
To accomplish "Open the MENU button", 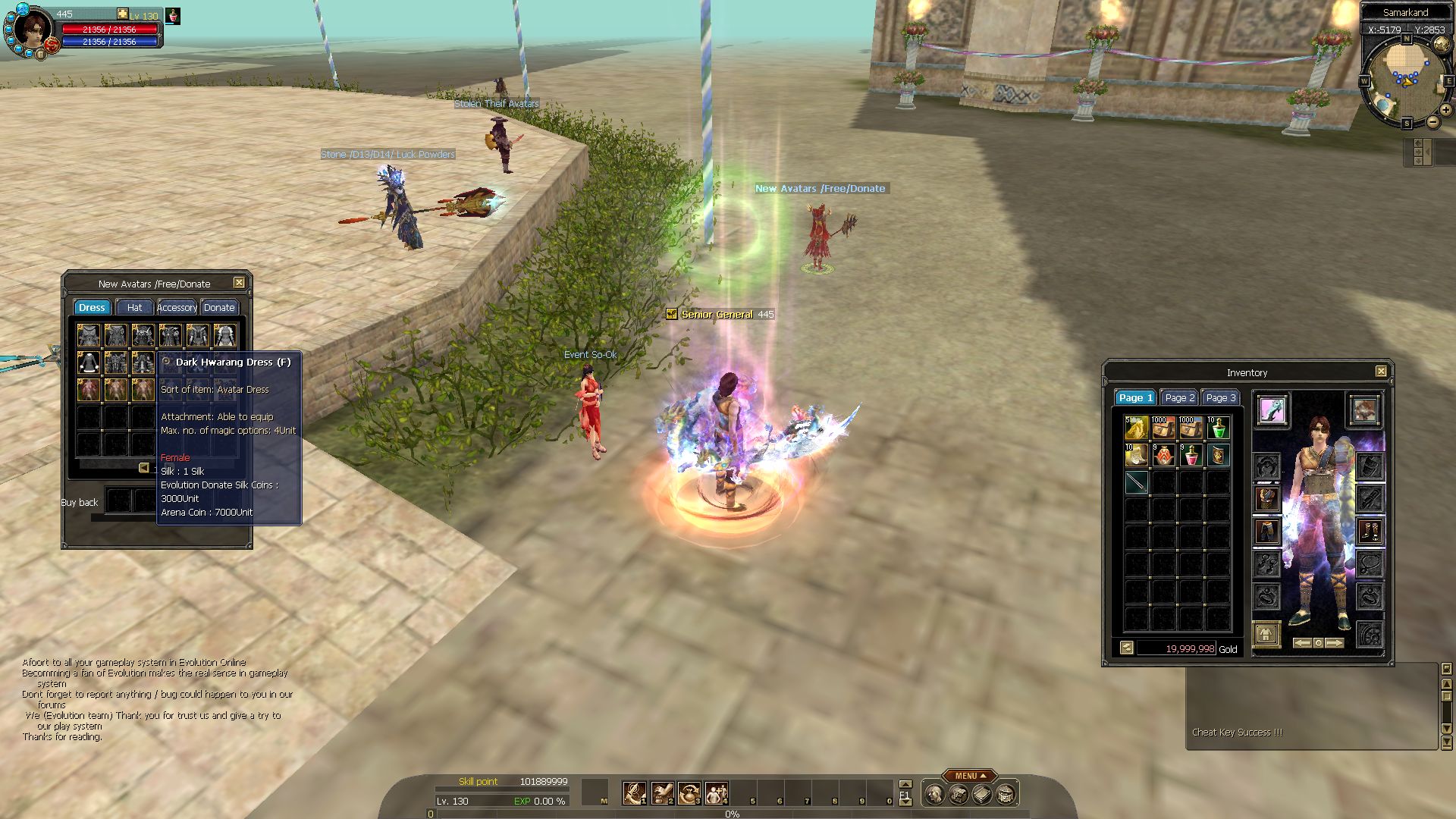I will (x=969, y=776).
